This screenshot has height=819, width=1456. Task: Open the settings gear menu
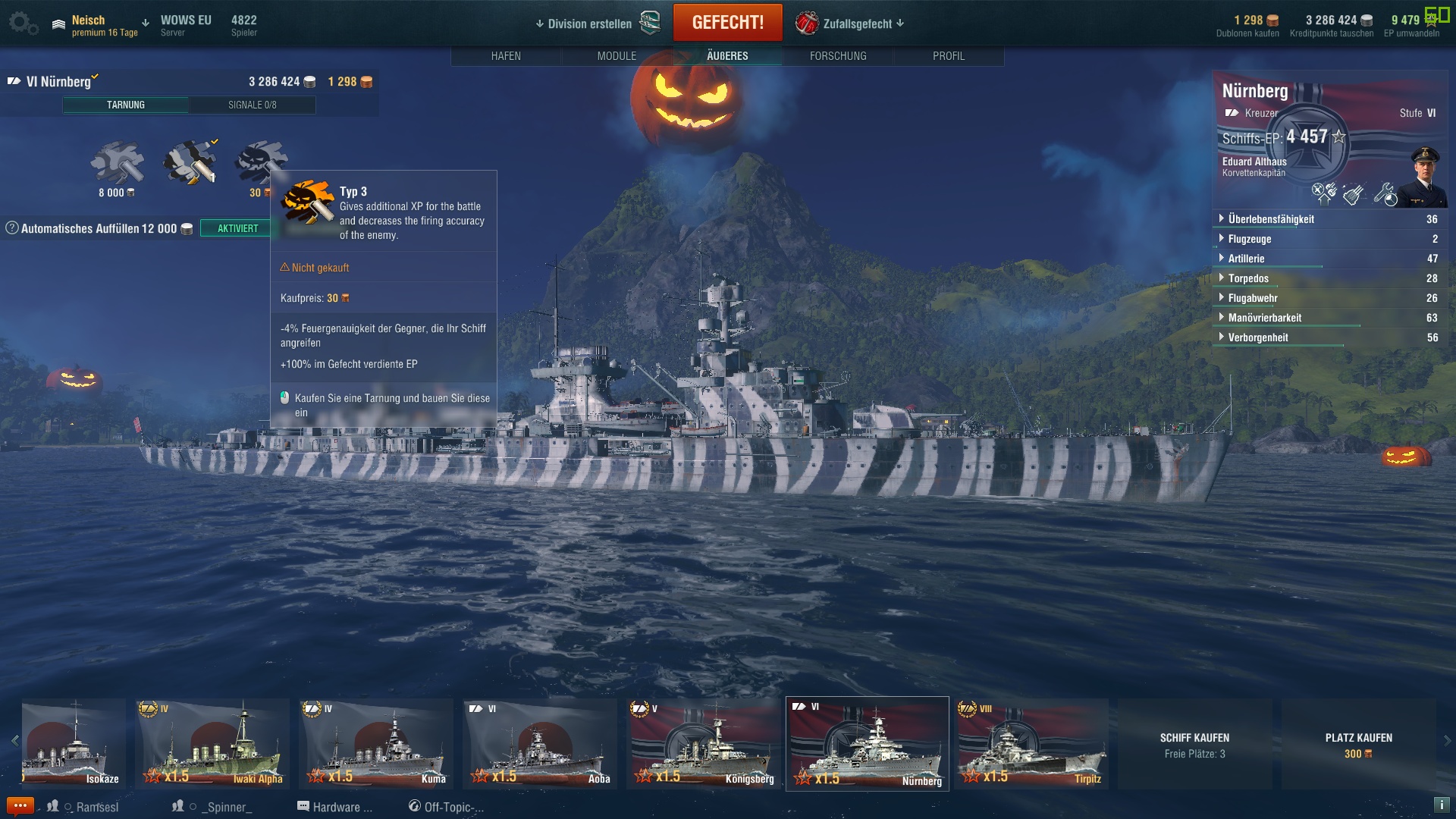tap(21, 23)
